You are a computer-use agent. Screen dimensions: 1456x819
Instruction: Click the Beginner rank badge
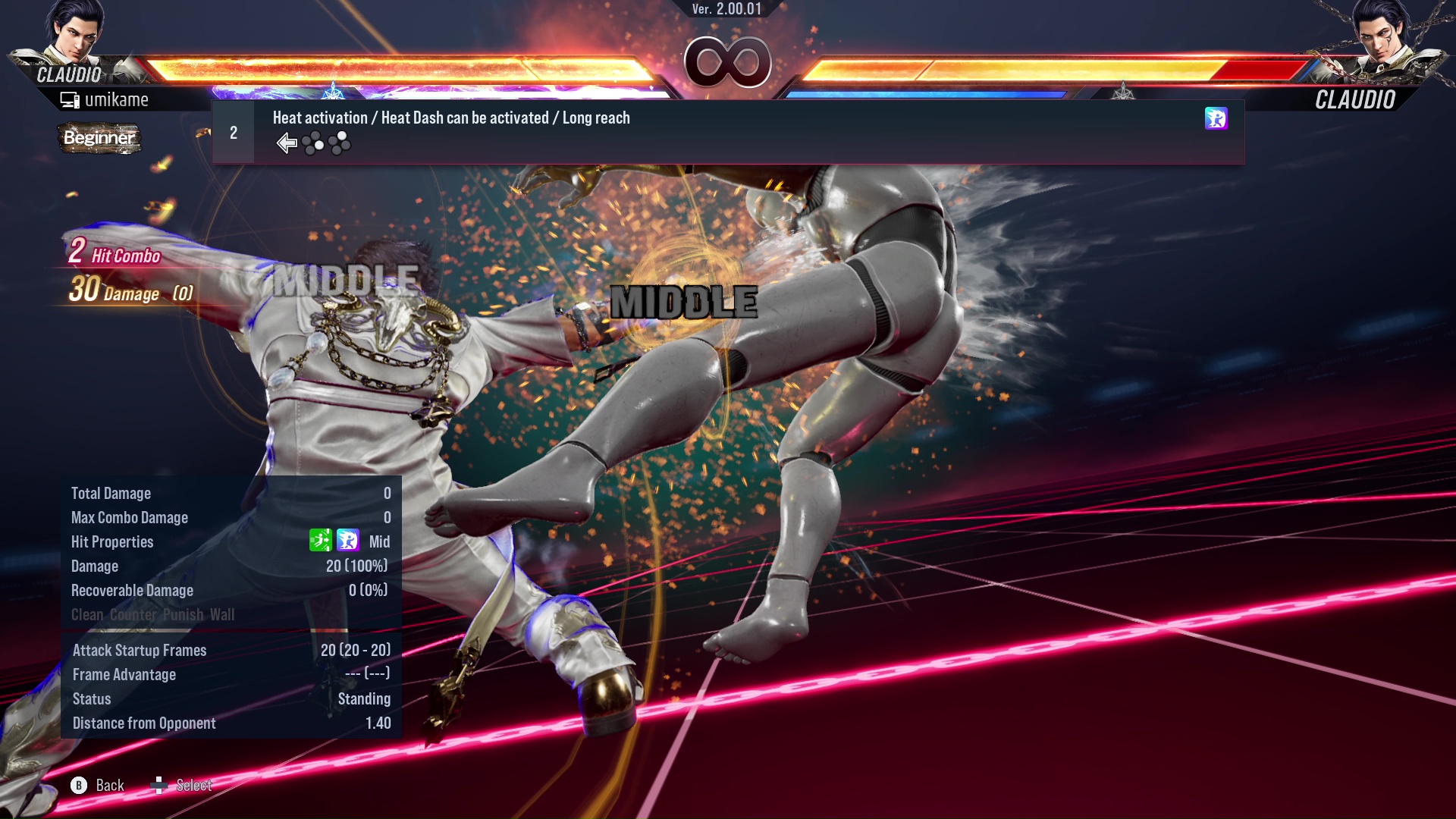pyautogui.click(x=99, y=139)
